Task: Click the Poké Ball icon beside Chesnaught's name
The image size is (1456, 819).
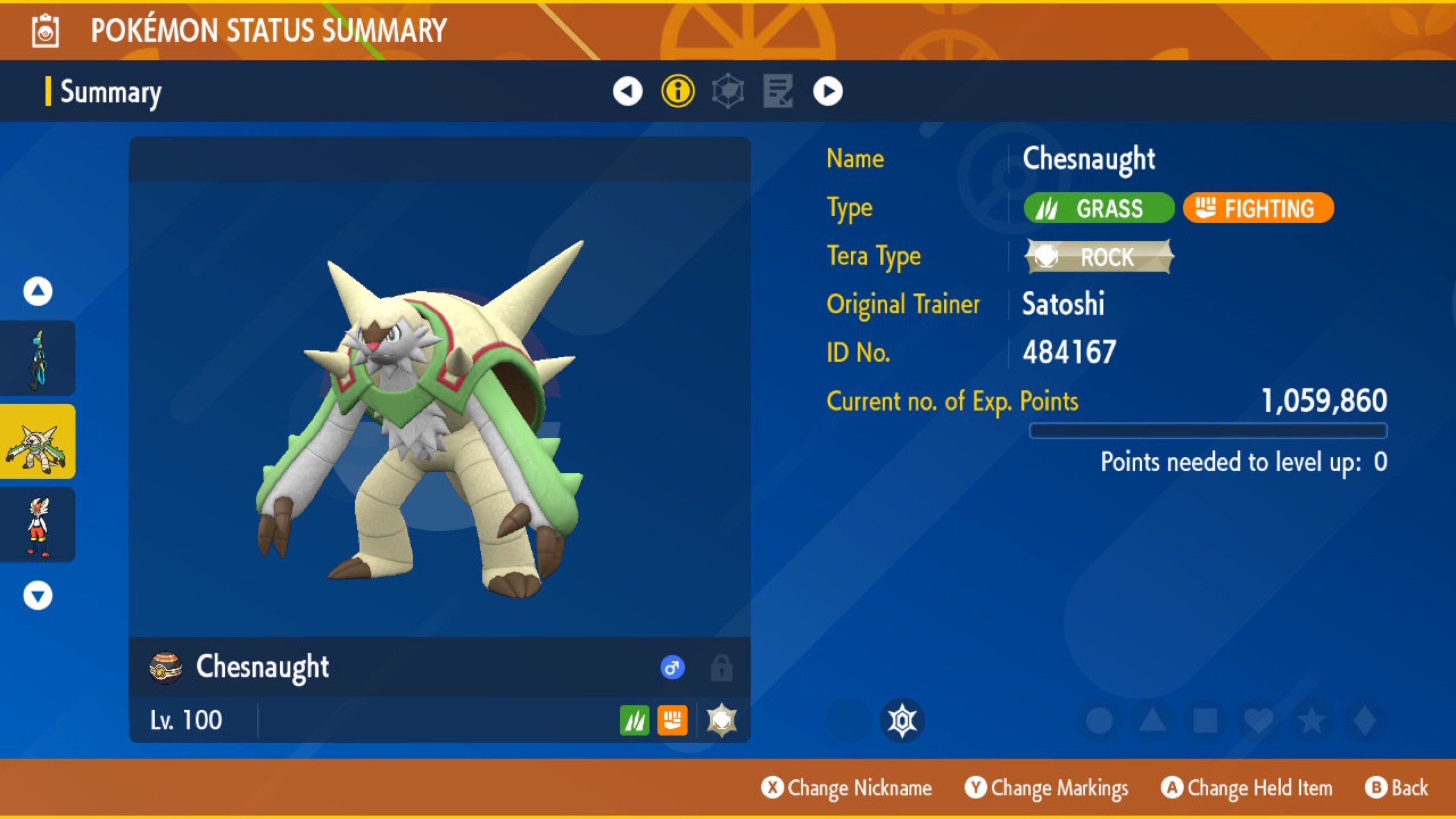Action: pyautogui.click(x=166, y=667)
